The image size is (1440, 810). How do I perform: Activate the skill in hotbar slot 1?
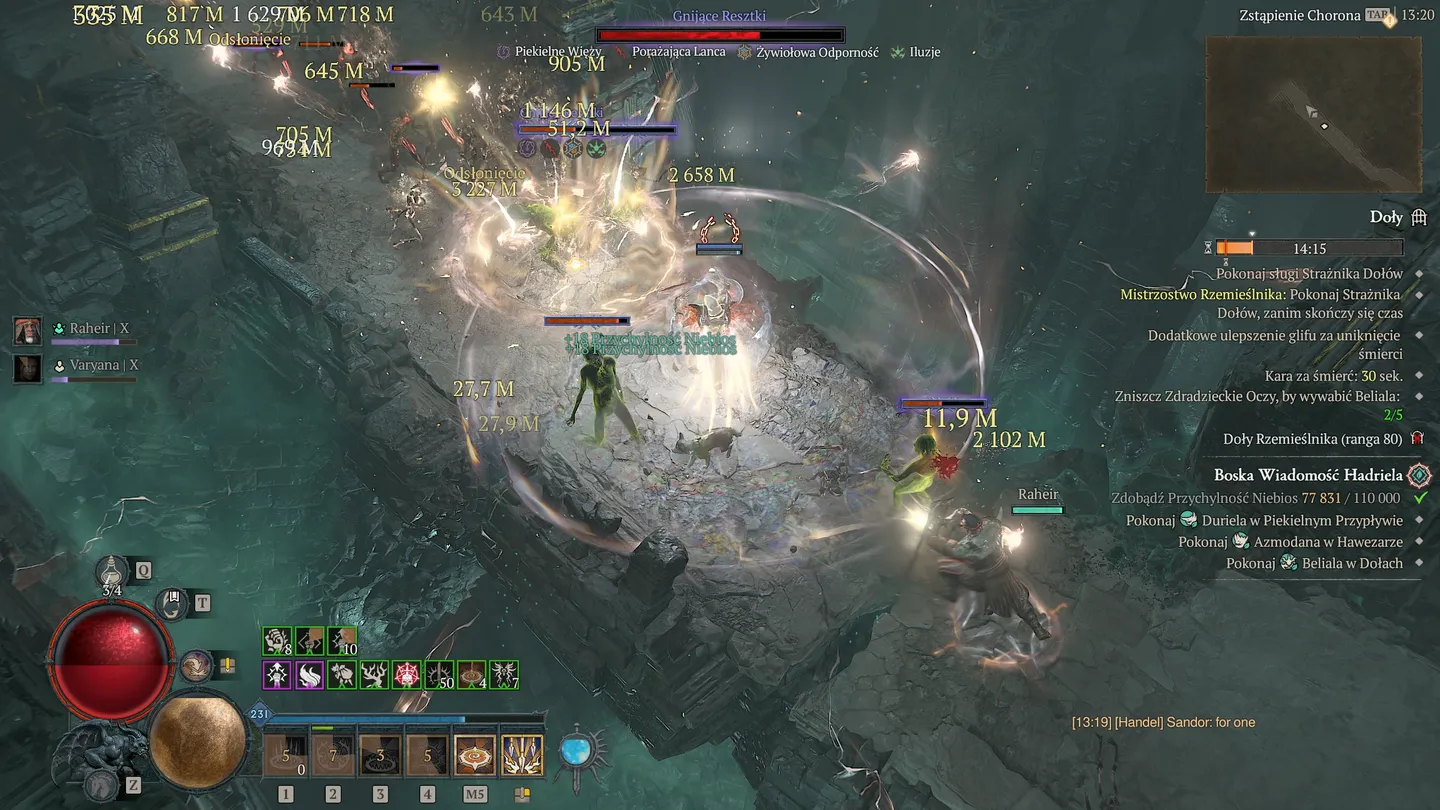[286, 756]
